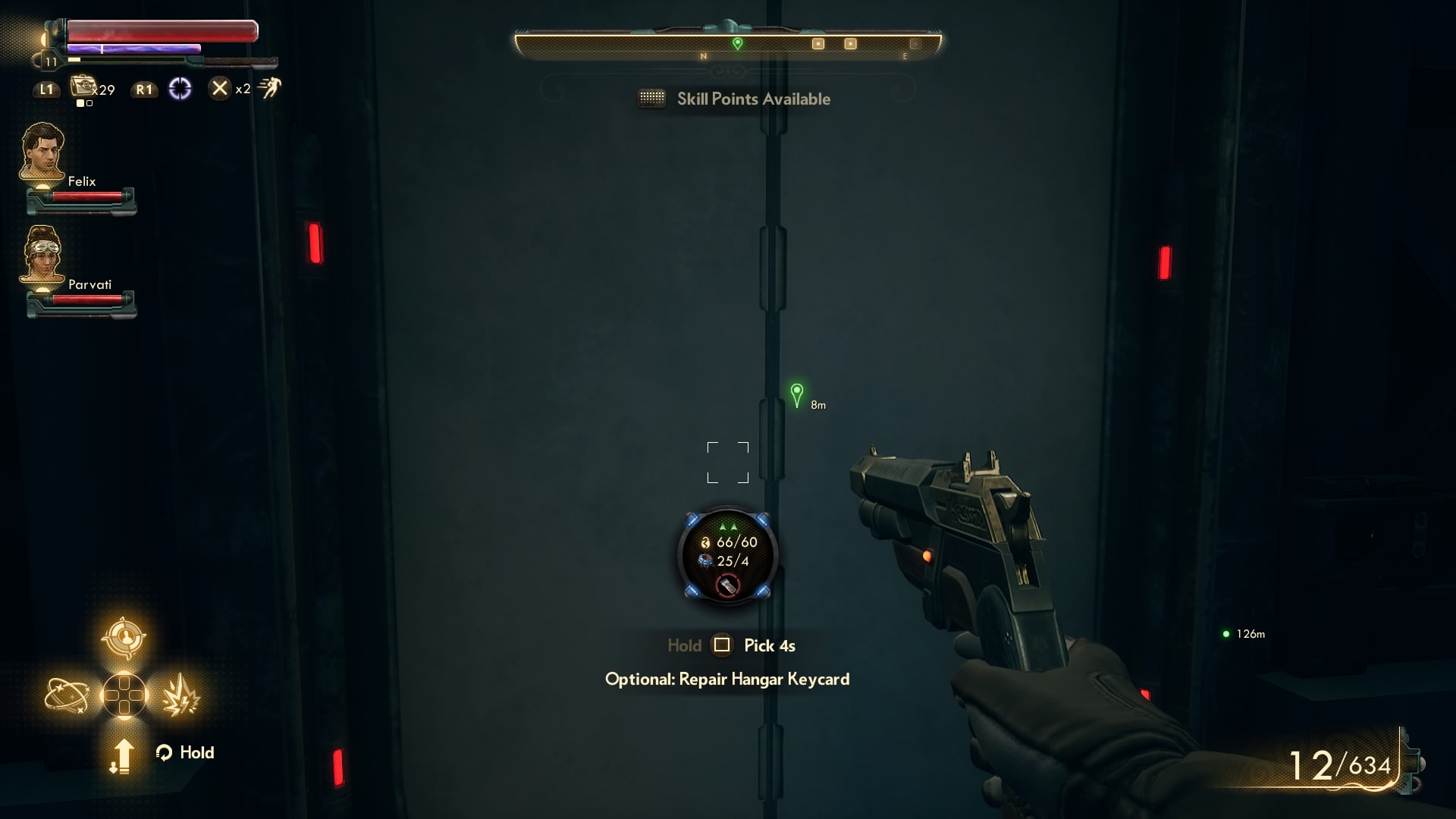Click the keyboard icon beside Skill Points Available

click(654, 98)
